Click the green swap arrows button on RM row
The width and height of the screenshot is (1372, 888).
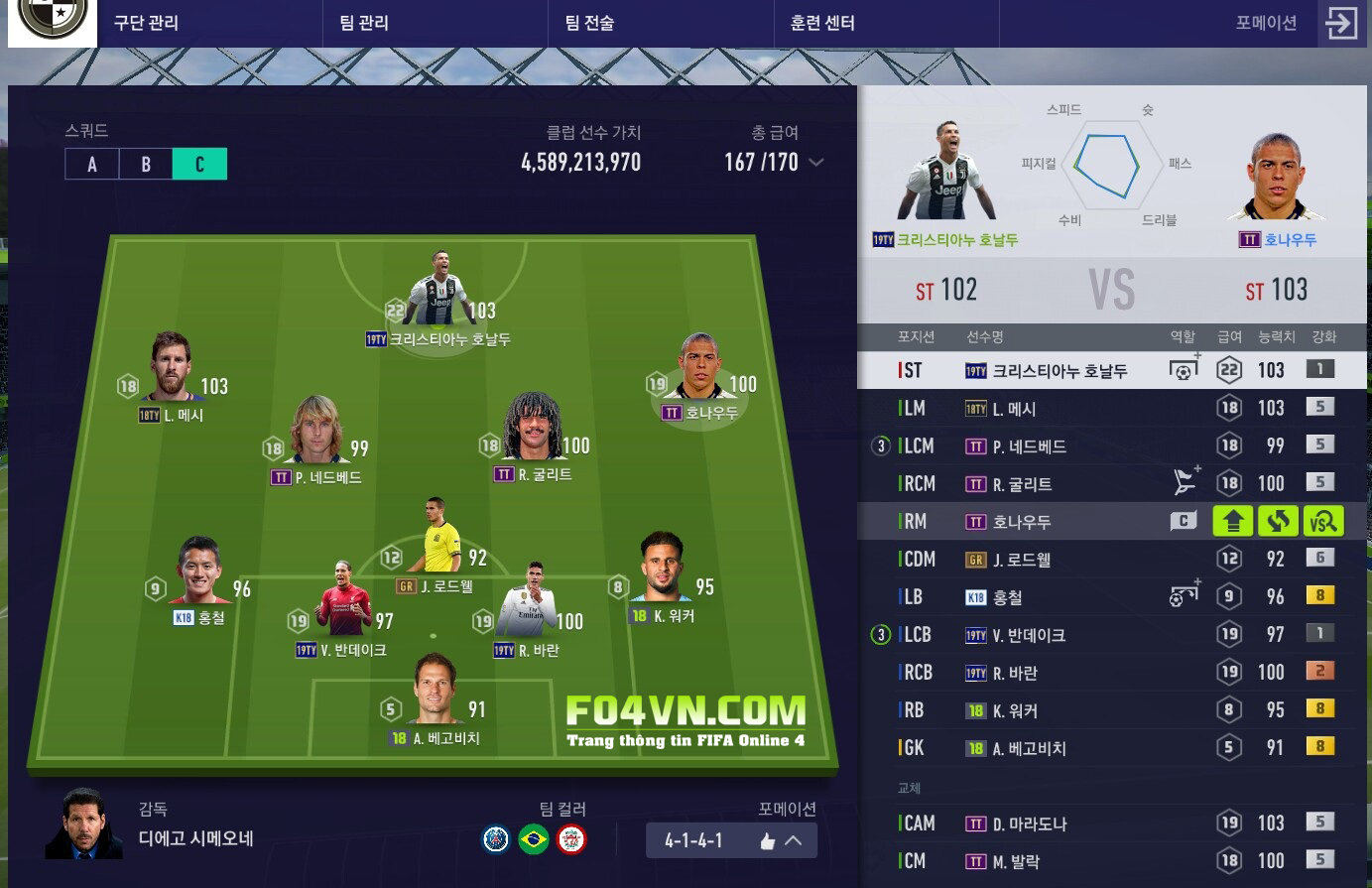[x=1278, y=521]
